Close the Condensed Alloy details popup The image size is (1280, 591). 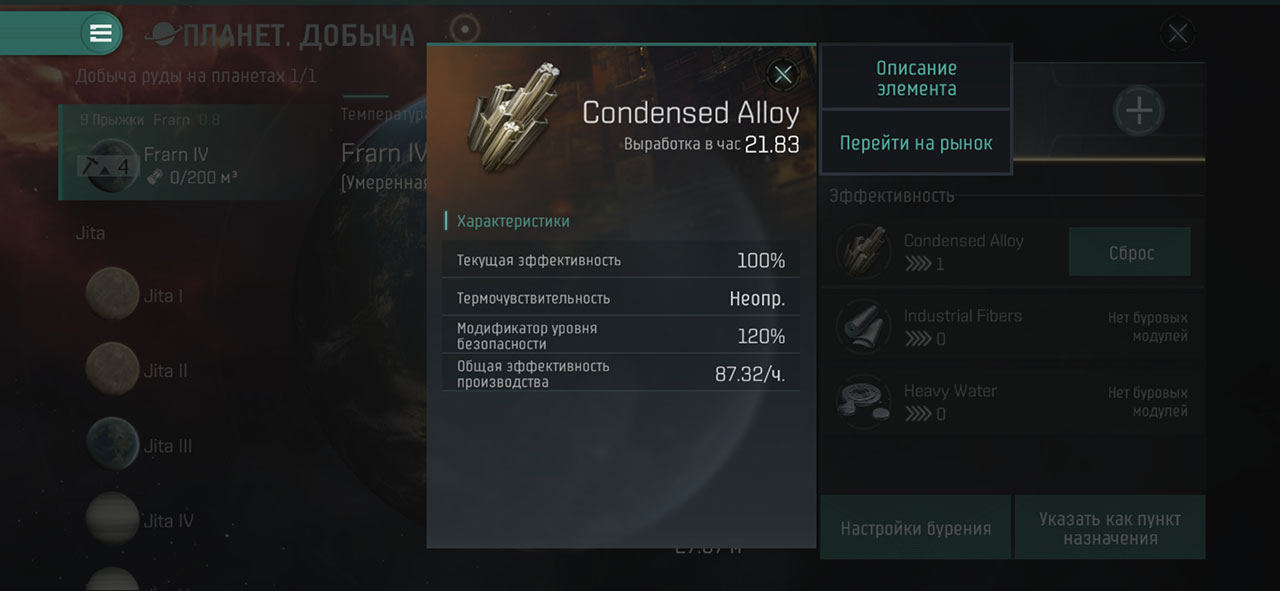coord(783,74)
